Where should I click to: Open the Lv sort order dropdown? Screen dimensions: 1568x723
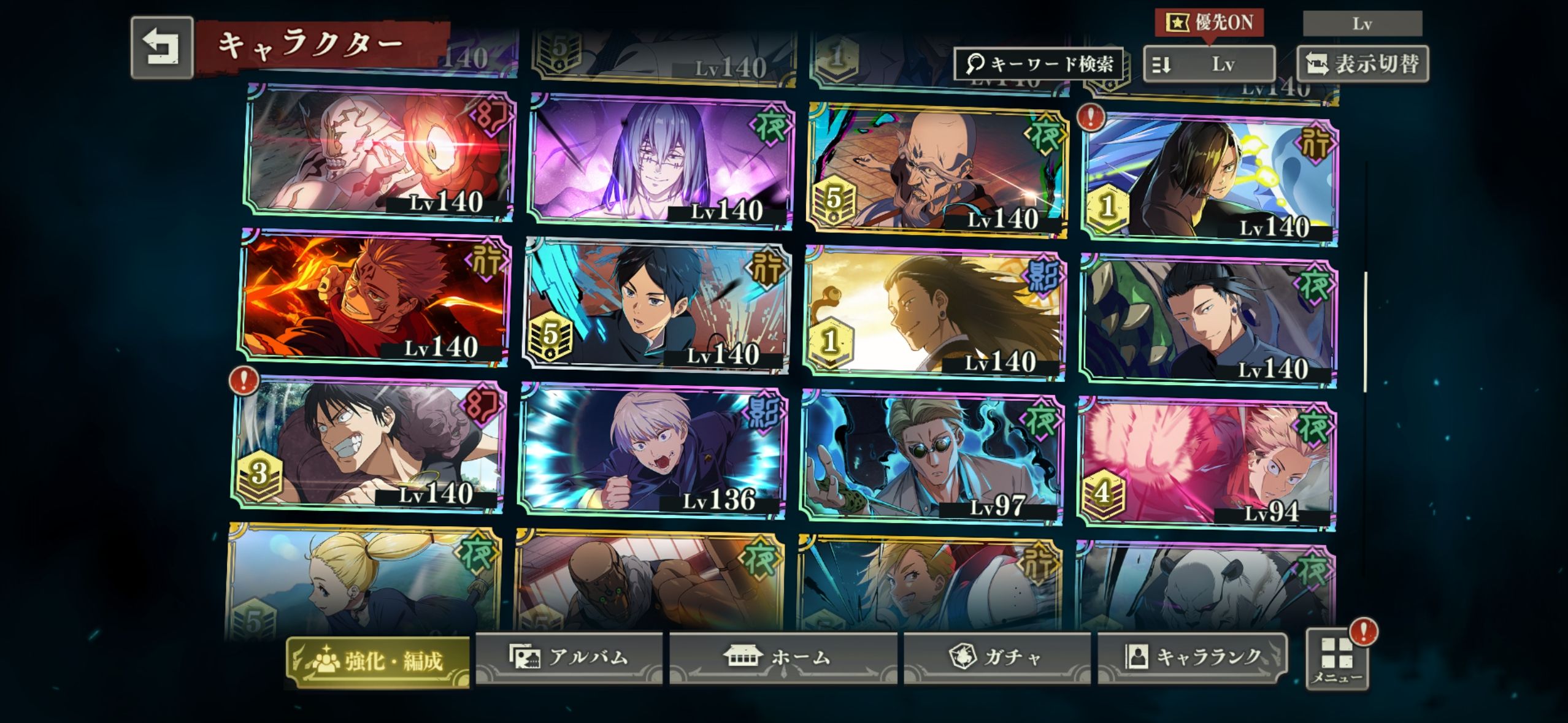tap(1209, 64)
